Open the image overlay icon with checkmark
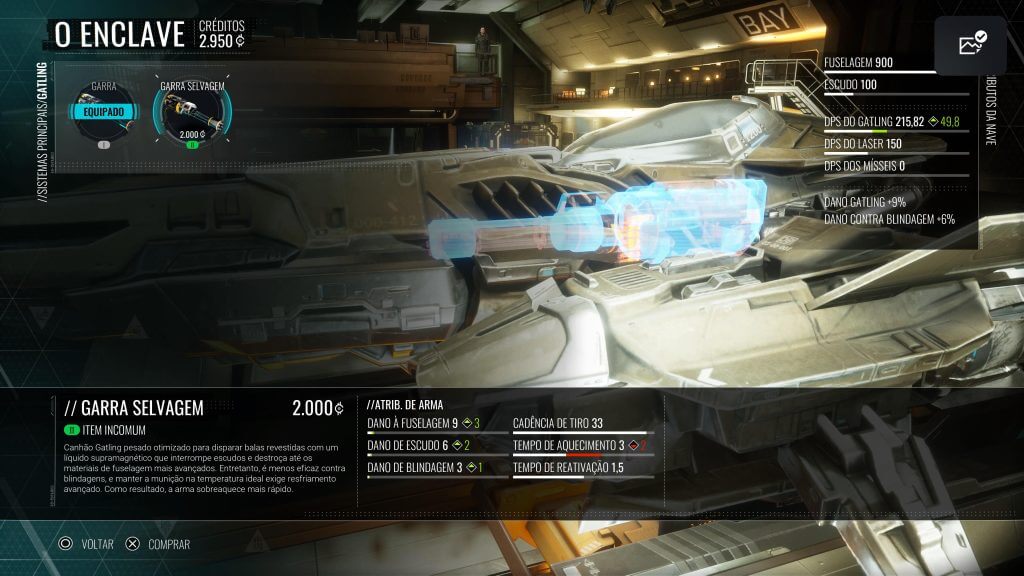The image size is (1024, 576). tap(970, 45)
